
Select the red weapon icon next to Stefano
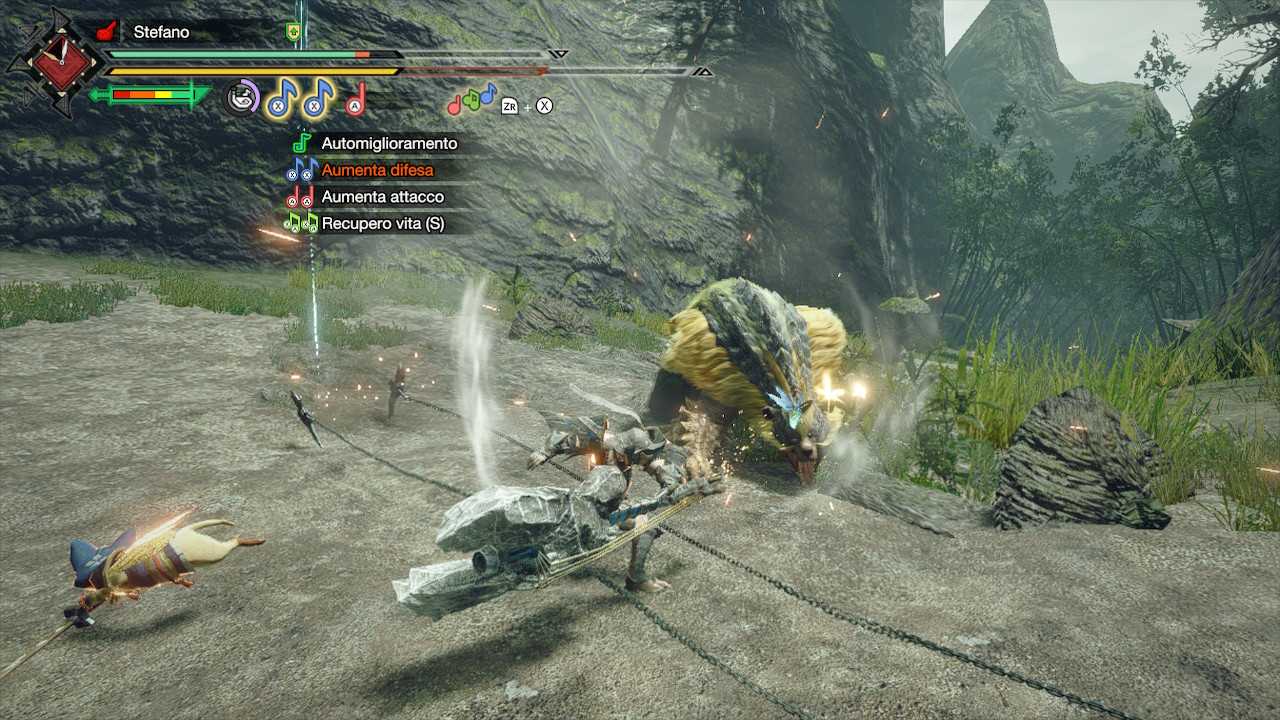point(104,31)
